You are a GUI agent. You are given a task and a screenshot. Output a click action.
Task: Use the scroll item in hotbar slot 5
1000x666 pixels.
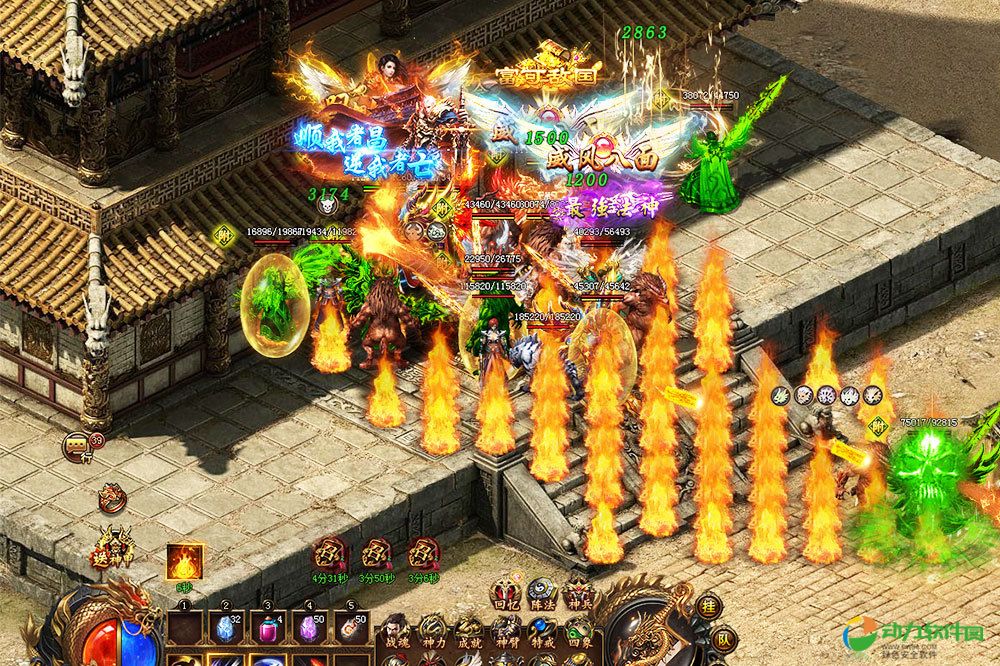(x=350, y=628)
